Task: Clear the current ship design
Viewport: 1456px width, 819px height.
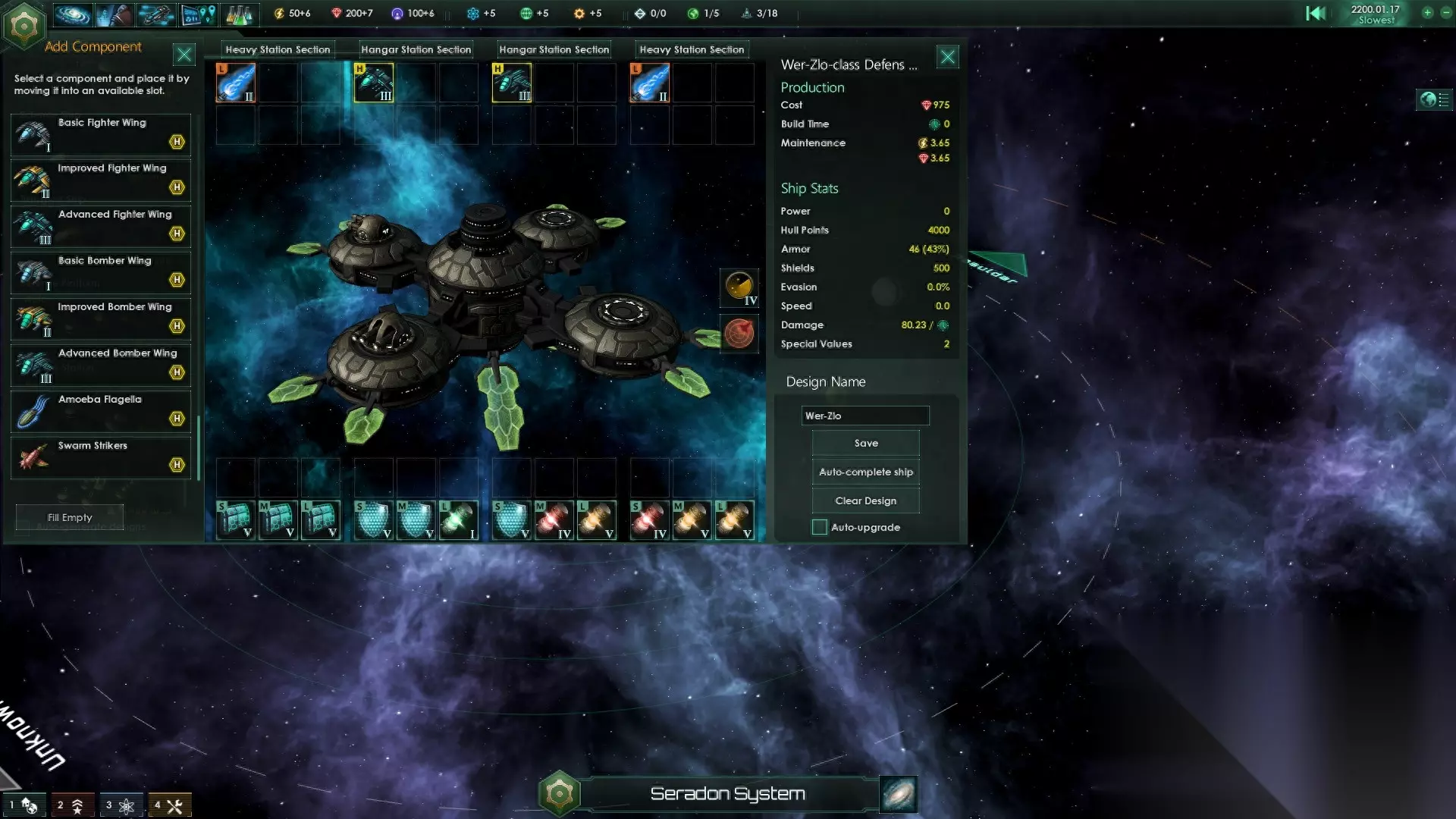Action: tap(865, 500)
